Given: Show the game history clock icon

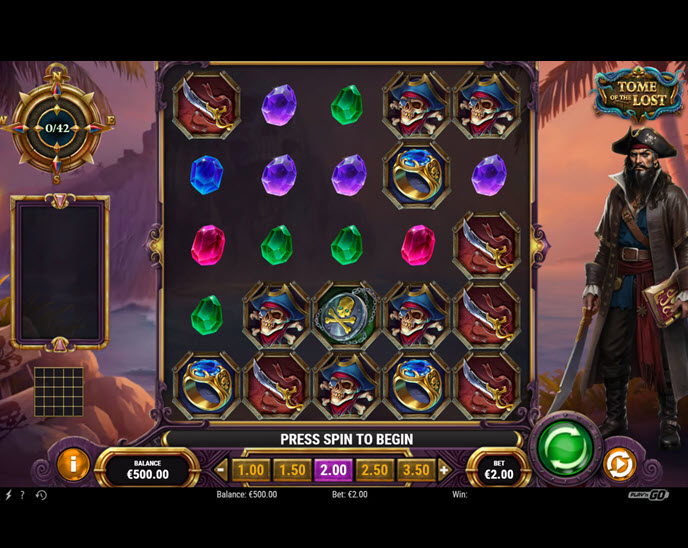Looking at the screenshot, I should (41, 495).
